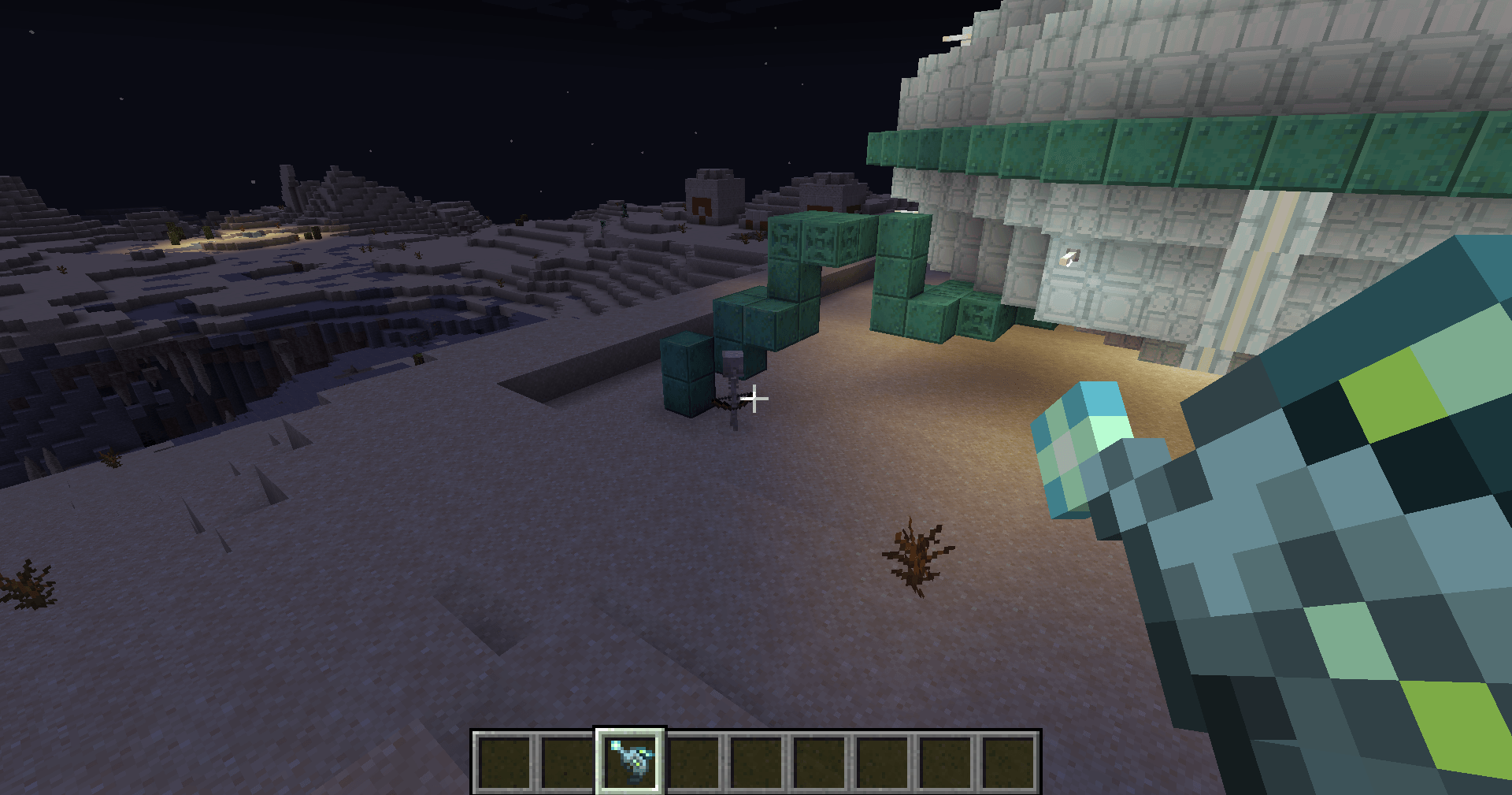Image resolution: width=1512 pixels, height=795 pixels.
Task: Click the floating item near the dome entrance
Action: pos(1069,255)
